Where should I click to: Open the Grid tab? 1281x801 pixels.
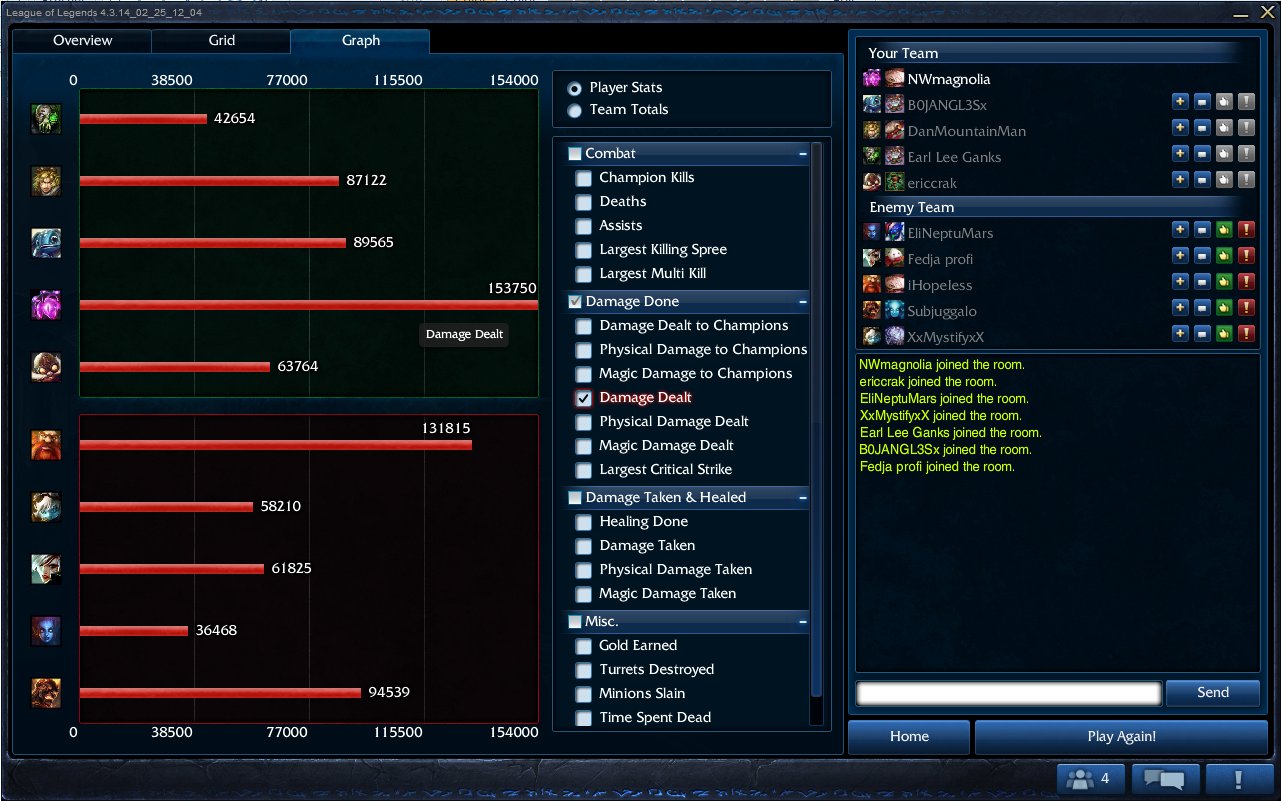221,41
